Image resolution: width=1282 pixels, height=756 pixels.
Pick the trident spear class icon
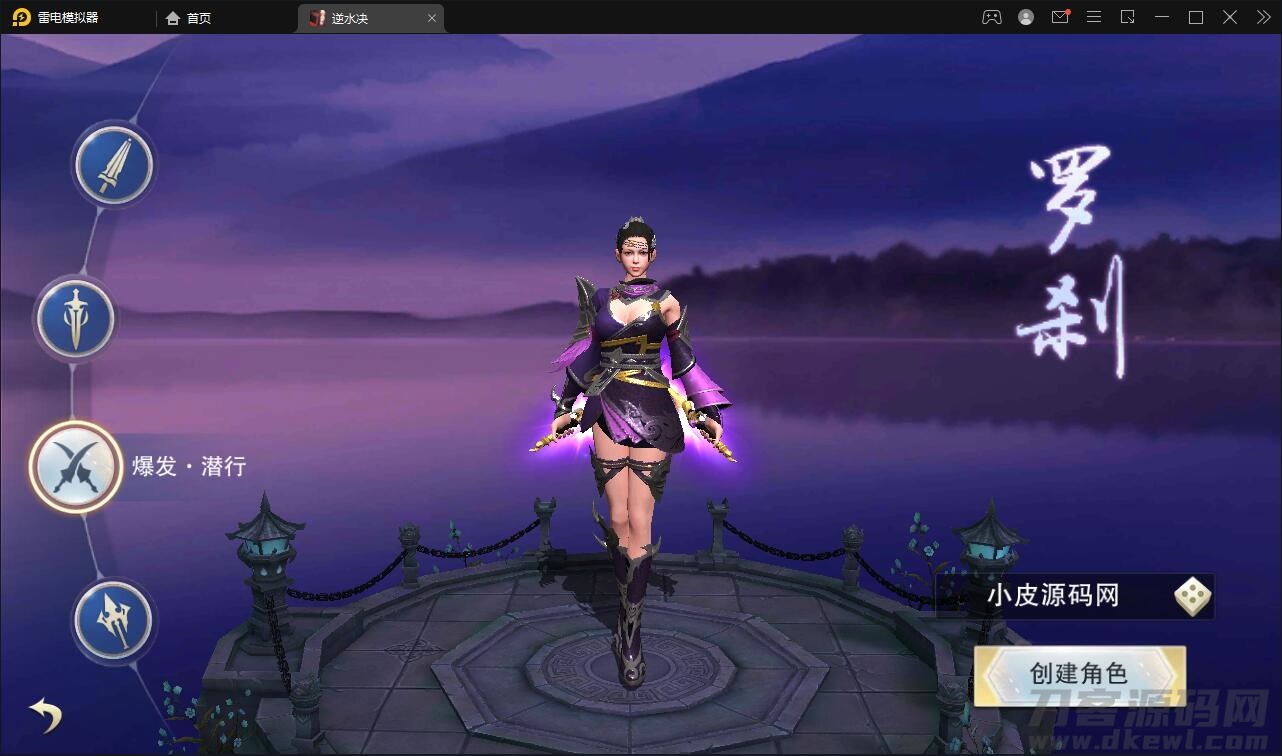[114, 621]
